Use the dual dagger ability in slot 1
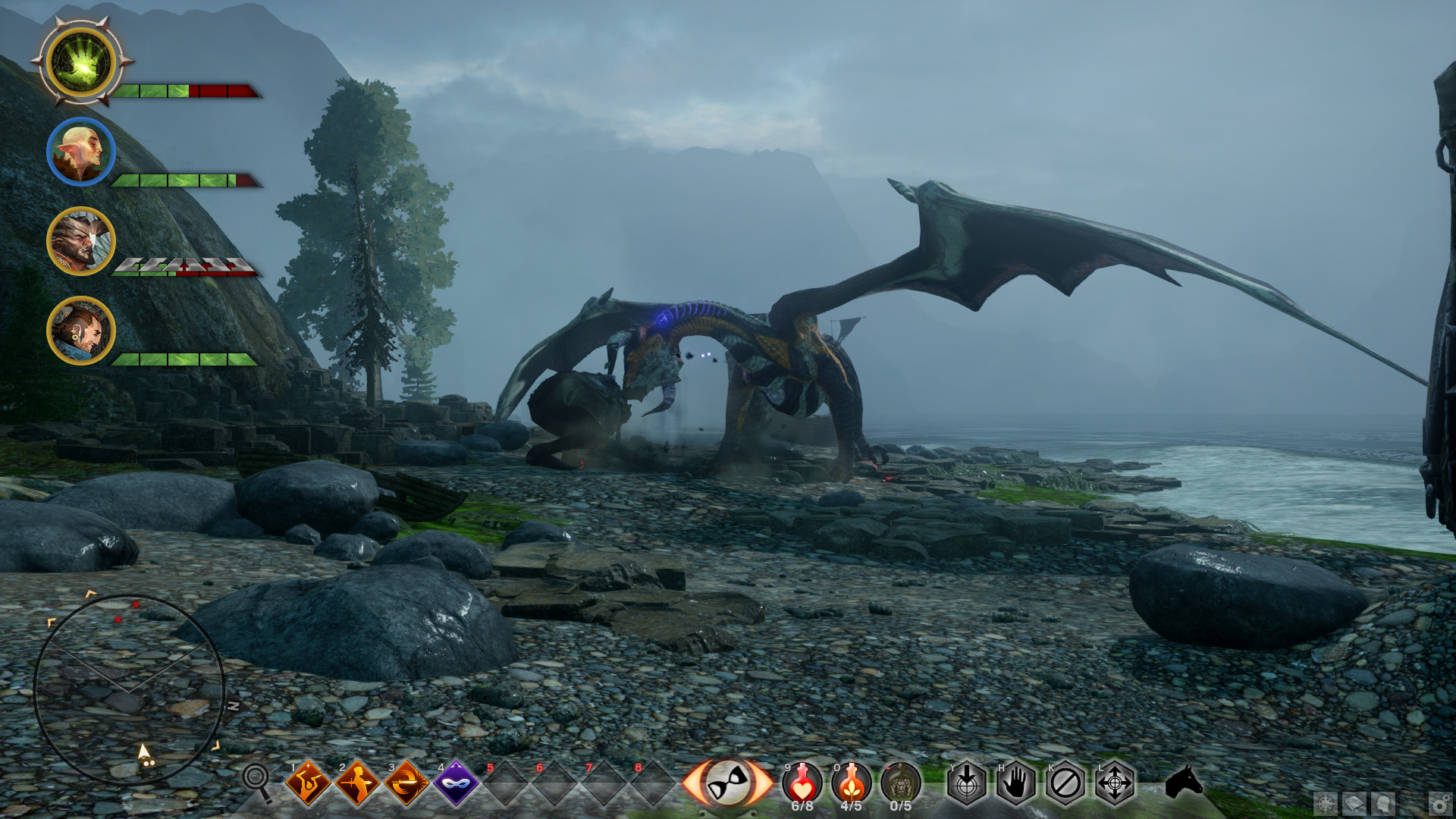 tap(308, 783)
